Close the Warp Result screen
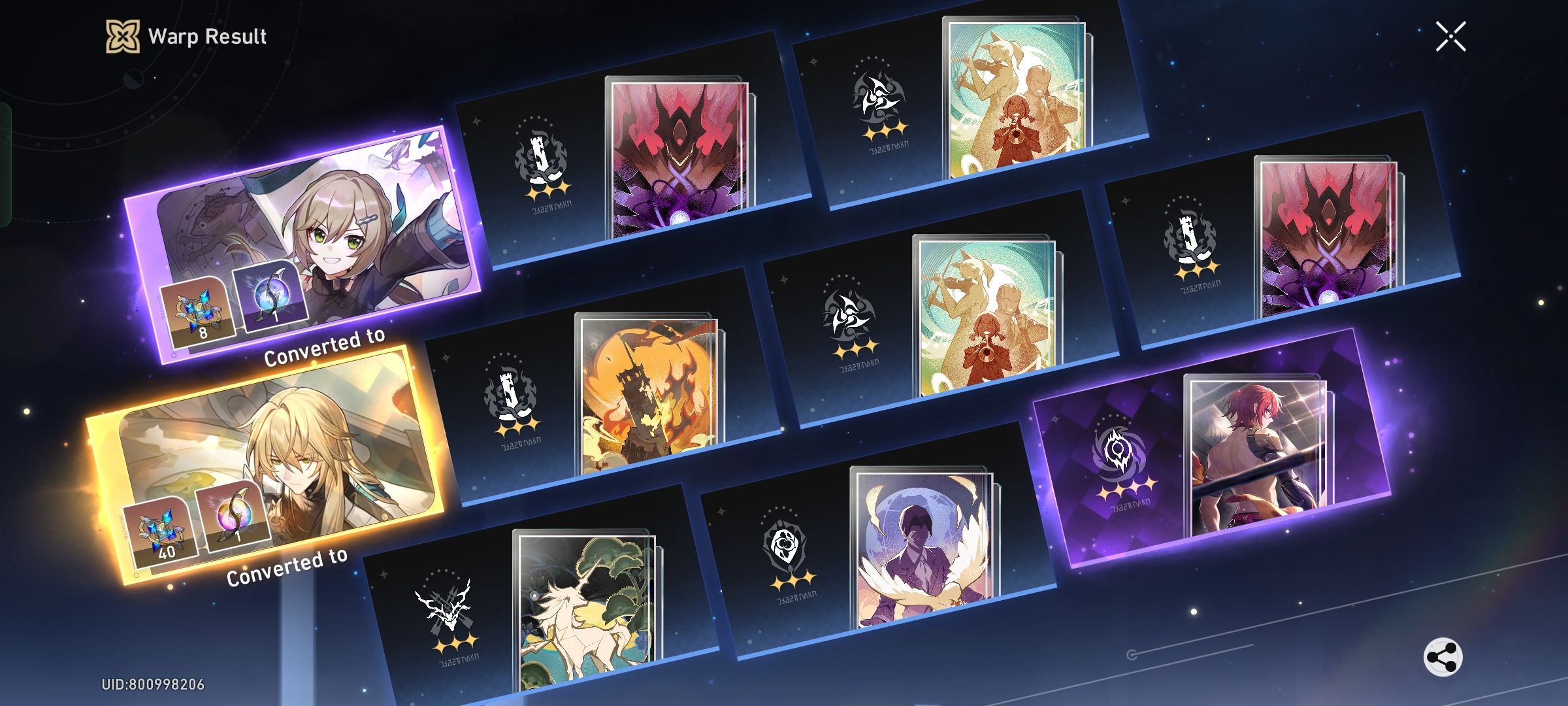Viewport: 1568px width, 706px height. pyautogui.click(x=1450, y=37)
